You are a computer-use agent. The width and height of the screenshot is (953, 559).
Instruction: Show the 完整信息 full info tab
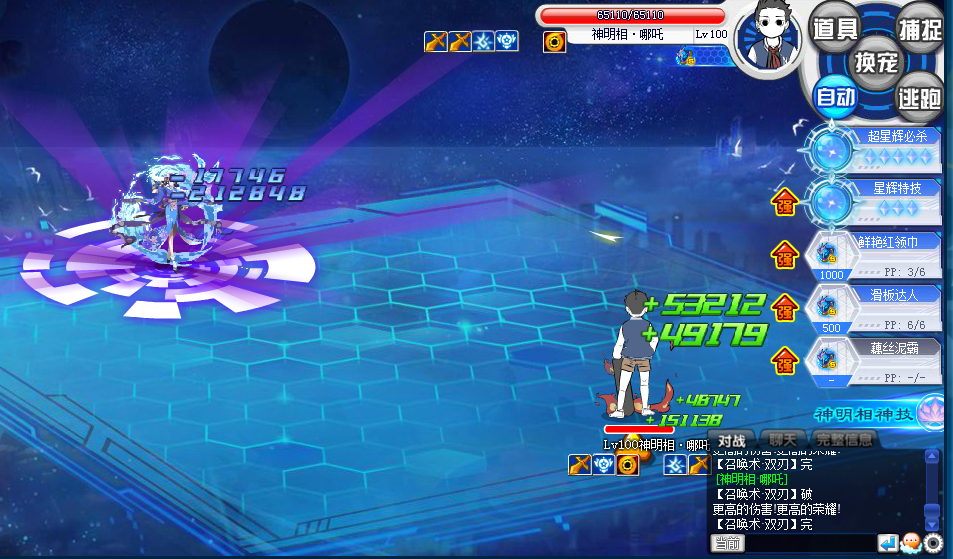point(843,440)
